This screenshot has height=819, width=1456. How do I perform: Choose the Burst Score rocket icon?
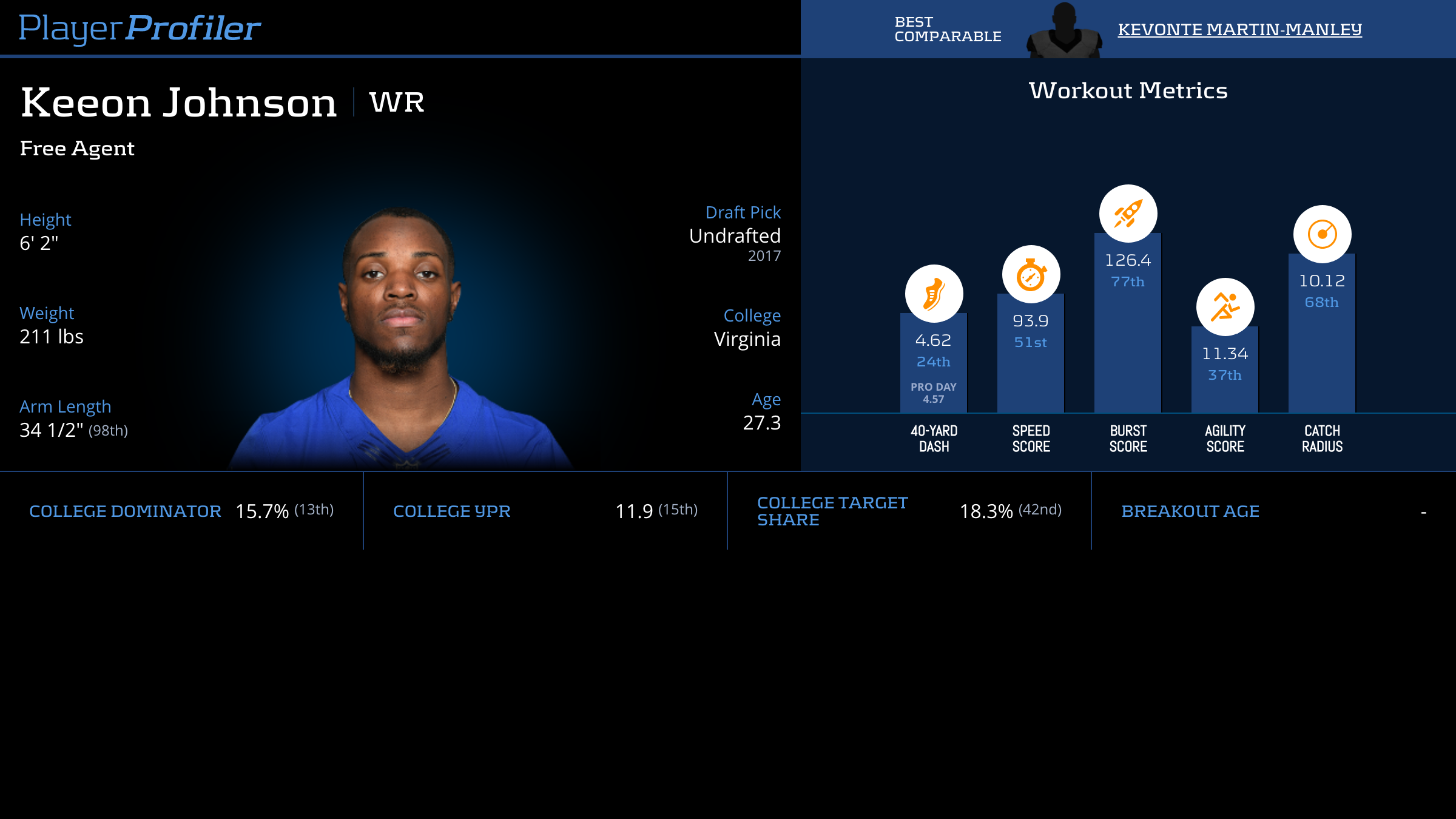click(1128, 214)
